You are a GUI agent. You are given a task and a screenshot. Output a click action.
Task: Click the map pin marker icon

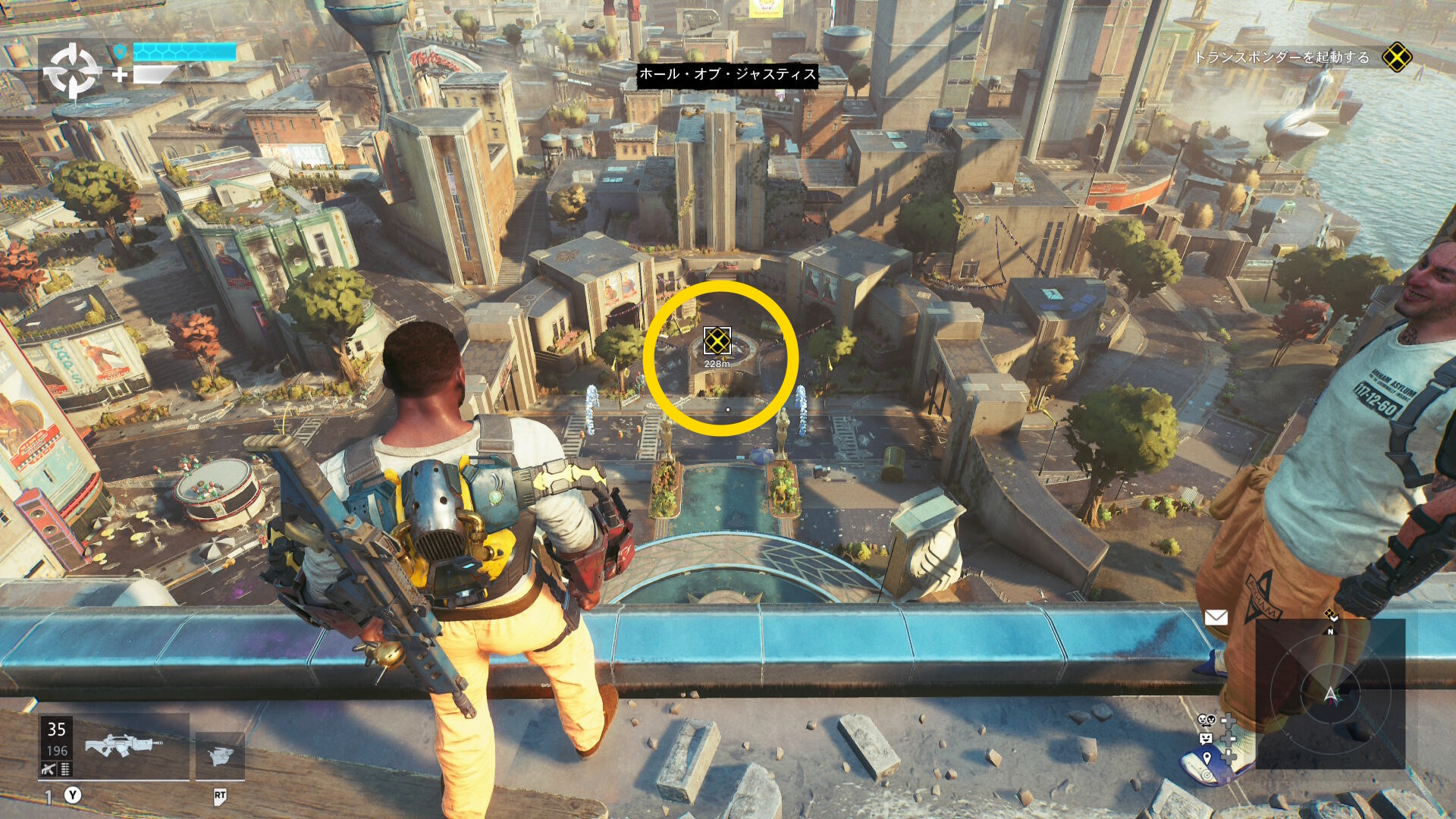coord(1207,757)
